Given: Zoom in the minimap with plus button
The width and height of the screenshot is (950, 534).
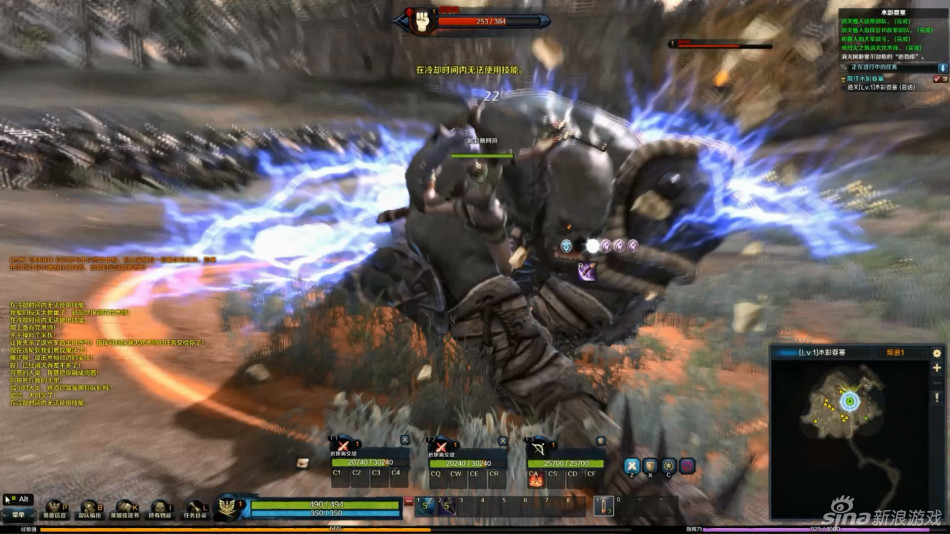Looking at the screenshot, I should pos(937,368).
